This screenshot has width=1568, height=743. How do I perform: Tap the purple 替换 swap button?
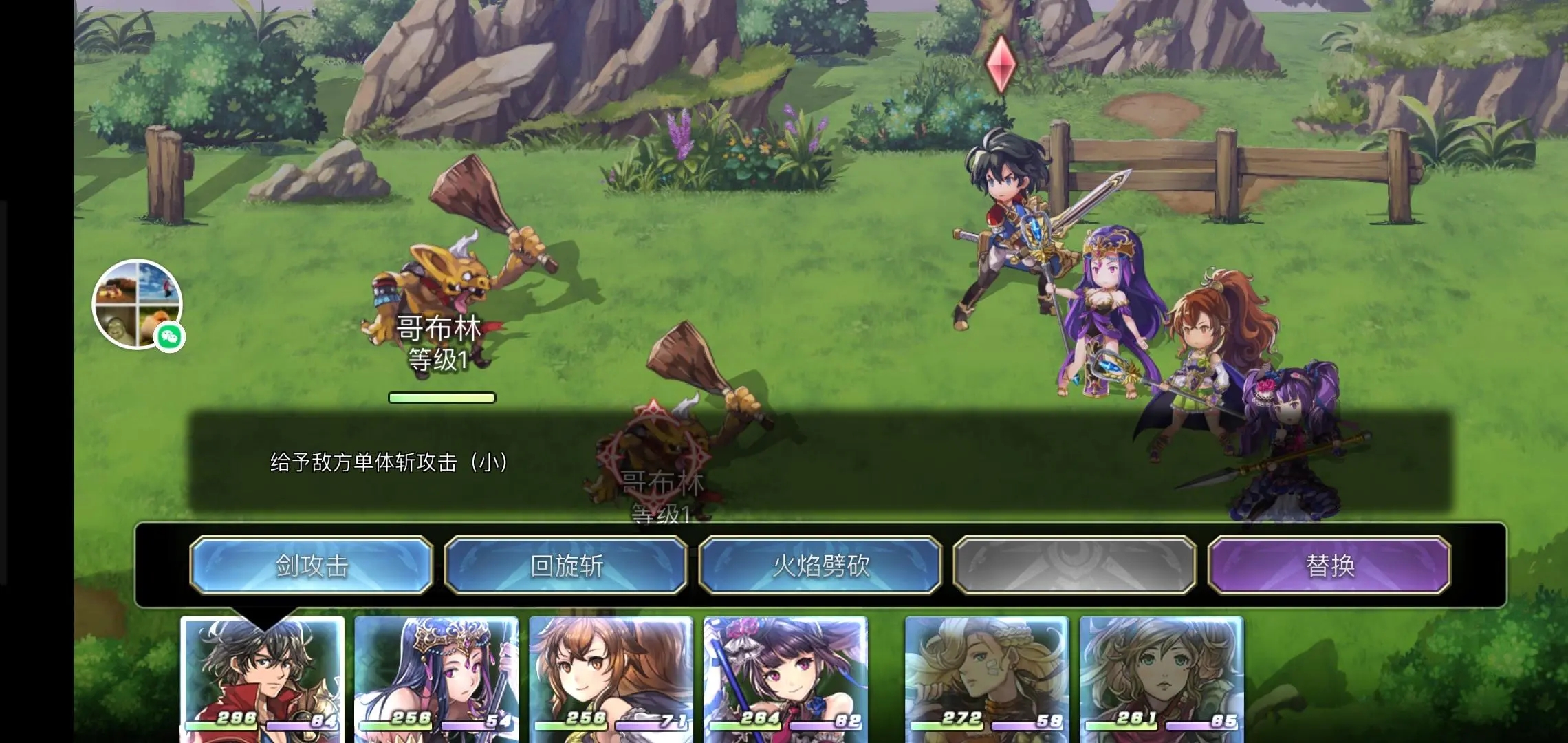tap(1329, 566)
